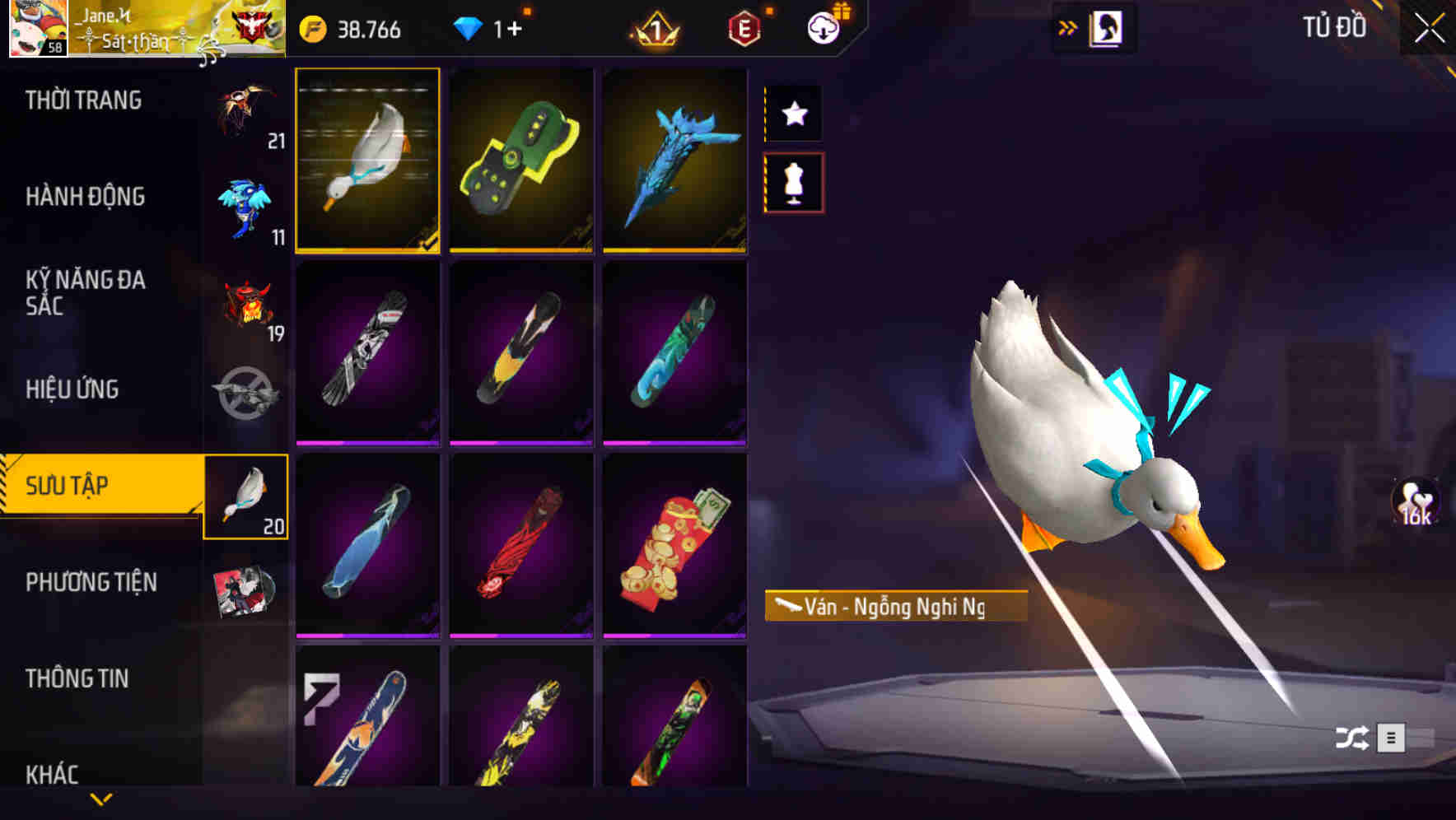Open the PHƯƠNG TIỆN menu item

[91, 581]
